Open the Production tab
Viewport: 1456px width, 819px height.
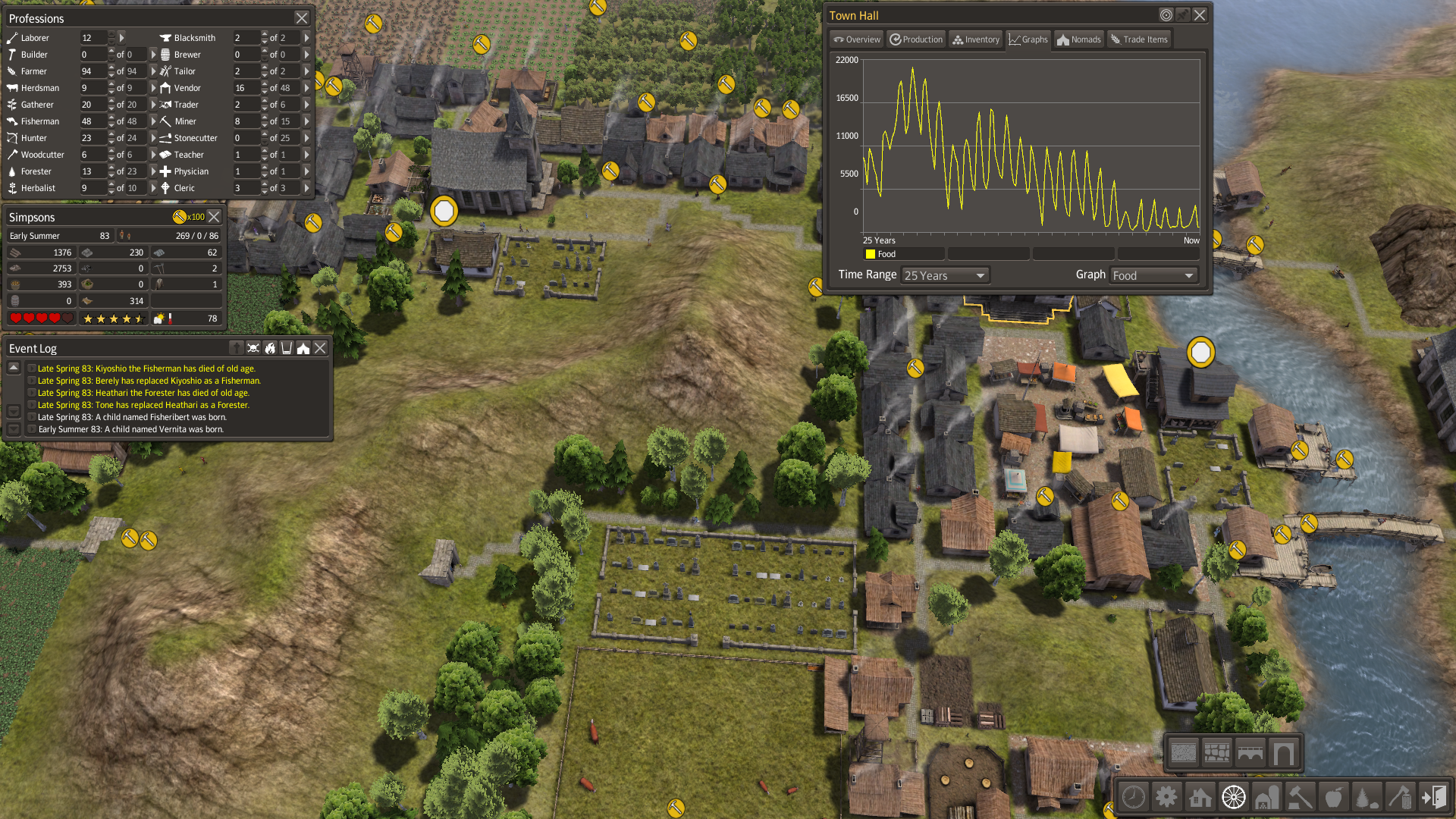click(x=916, y=39)
